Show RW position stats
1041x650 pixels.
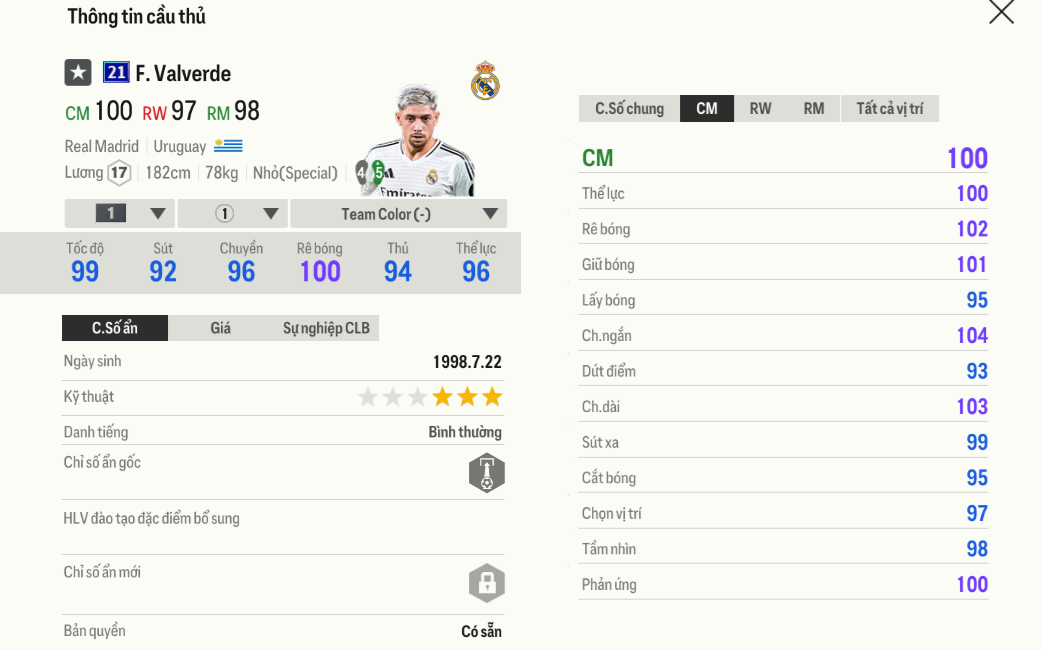[761, 109]
